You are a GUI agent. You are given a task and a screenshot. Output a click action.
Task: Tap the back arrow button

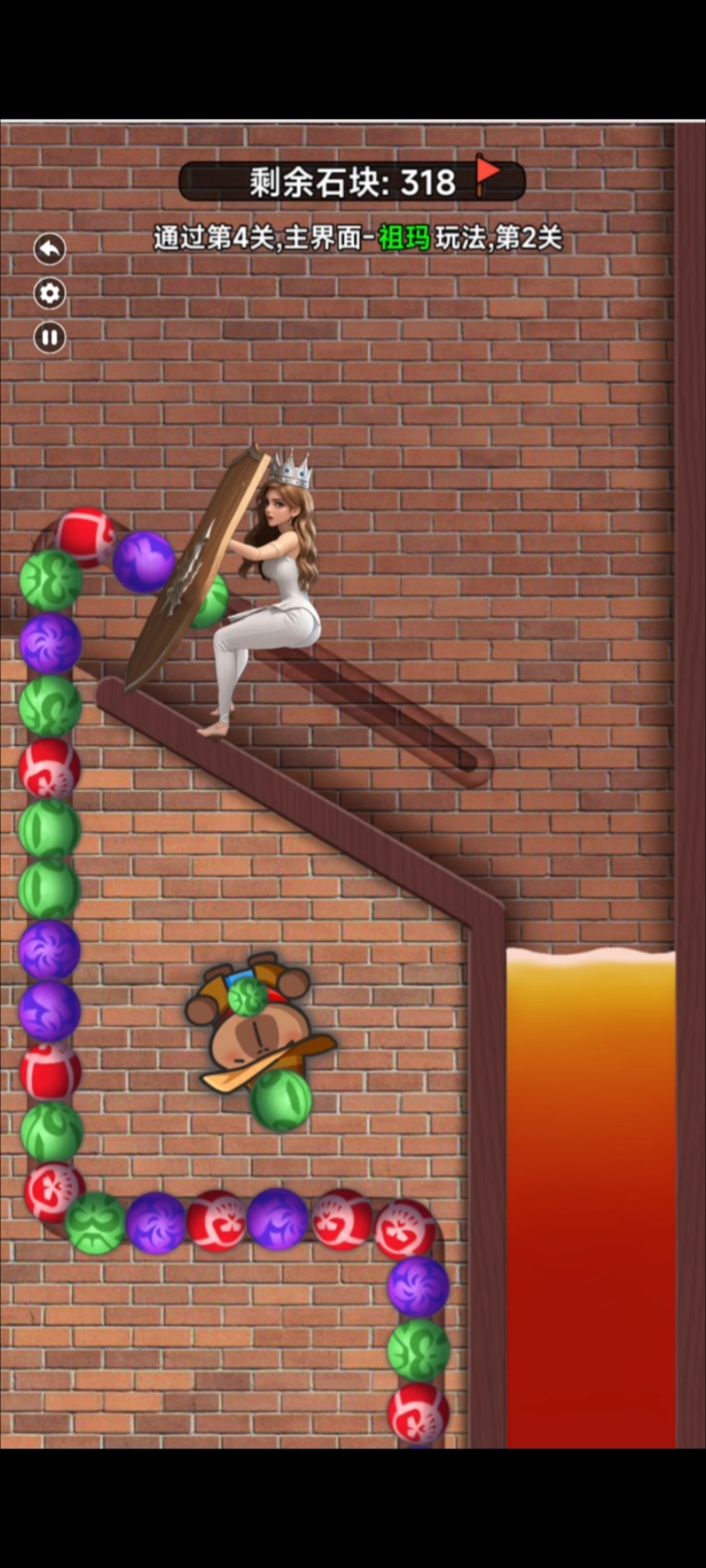50,249
